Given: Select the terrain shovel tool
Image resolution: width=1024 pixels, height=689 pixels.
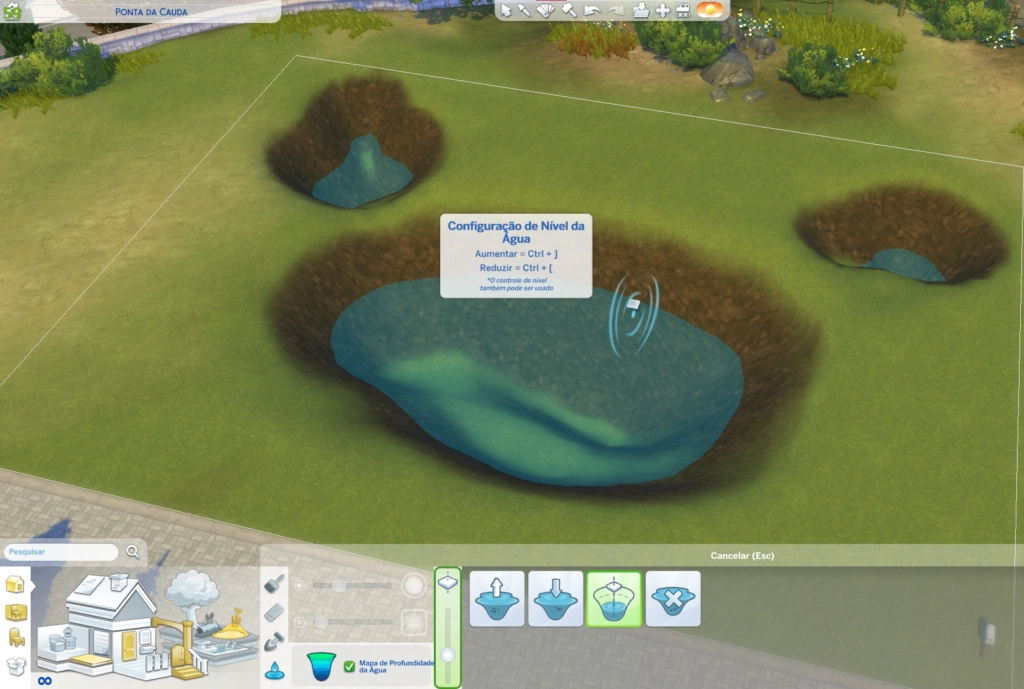Looking at the screenshot, I should point(273,641).
